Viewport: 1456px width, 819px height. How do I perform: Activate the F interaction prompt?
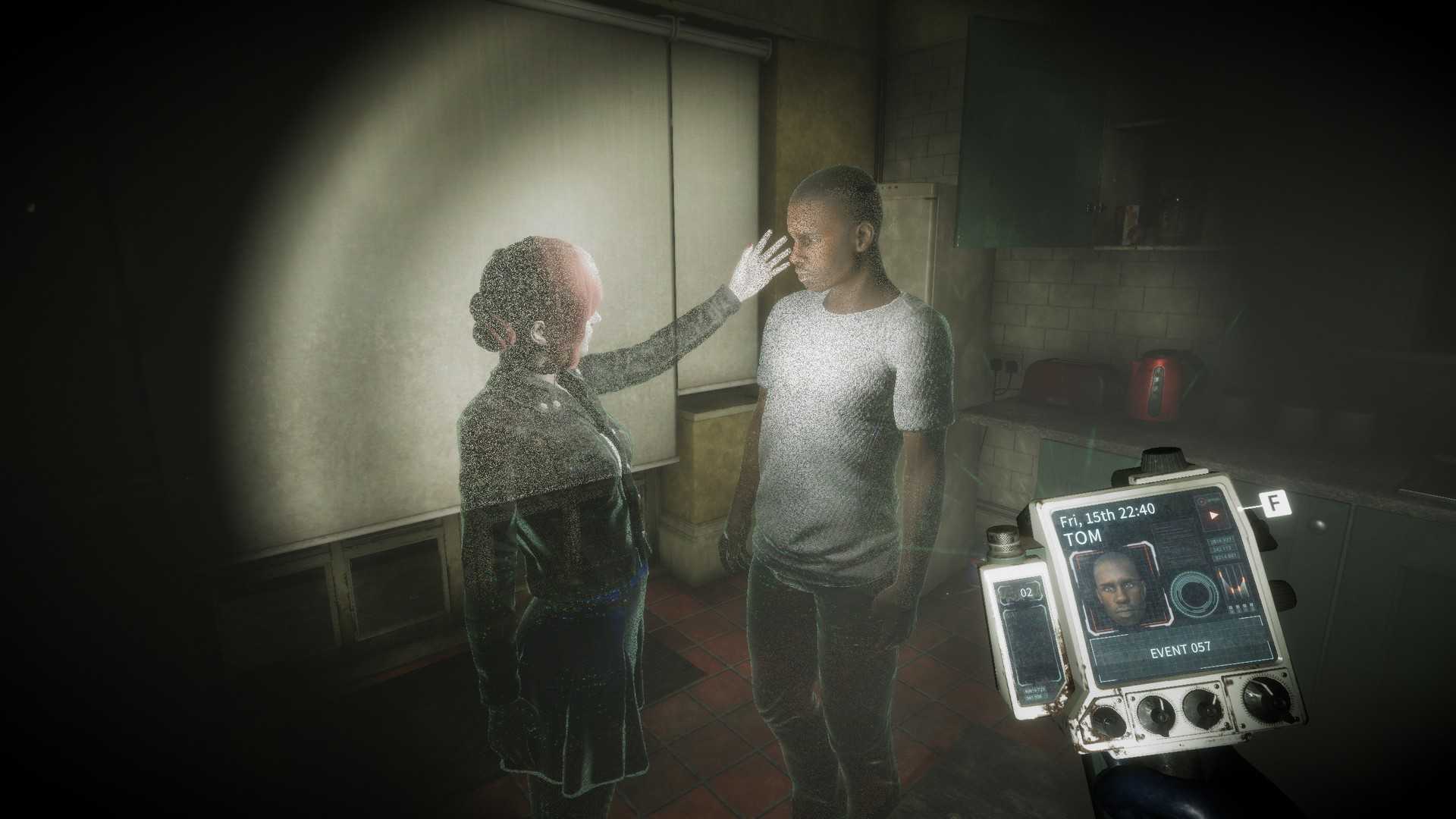tap(1274, 503)
